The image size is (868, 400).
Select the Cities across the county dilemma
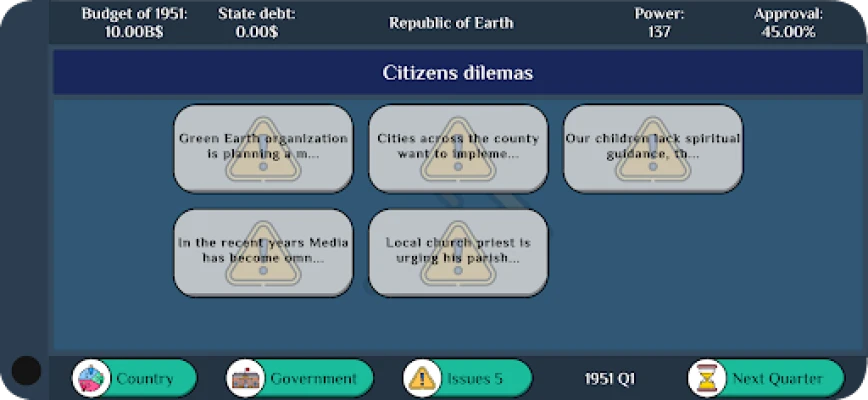[x=458, y=148]
